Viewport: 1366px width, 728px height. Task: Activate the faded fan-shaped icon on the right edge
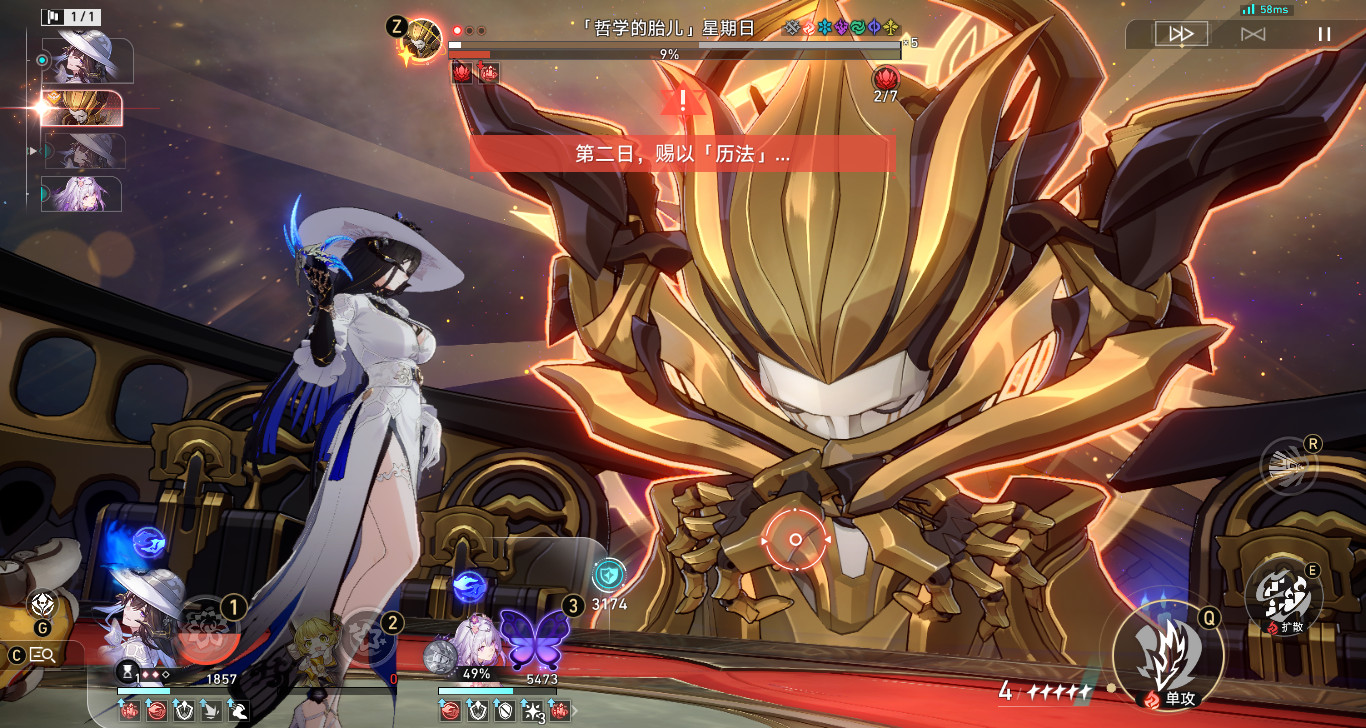coord(1288,467)
